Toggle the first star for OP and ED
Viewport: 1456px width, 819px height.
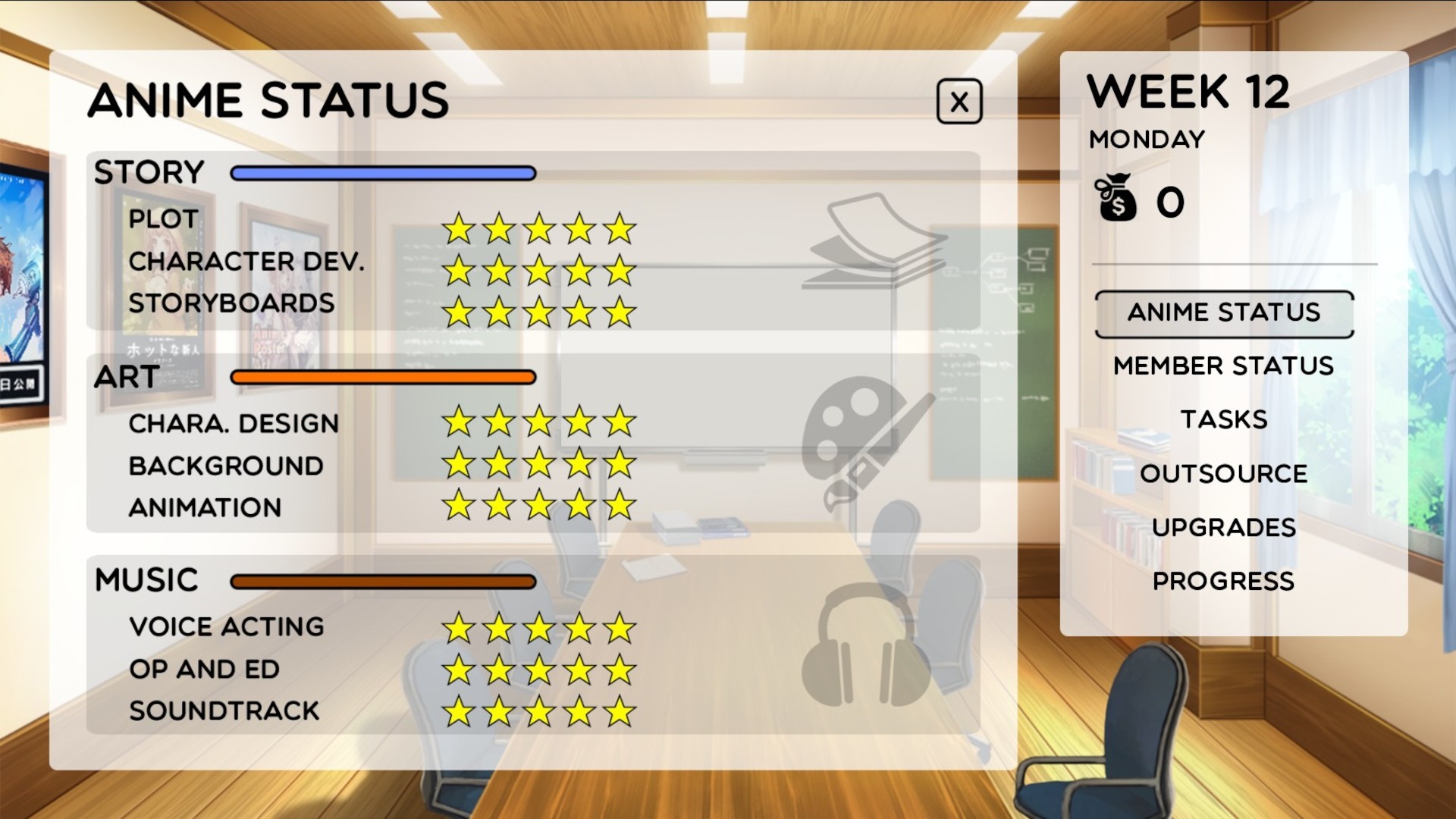coord(460,669)
